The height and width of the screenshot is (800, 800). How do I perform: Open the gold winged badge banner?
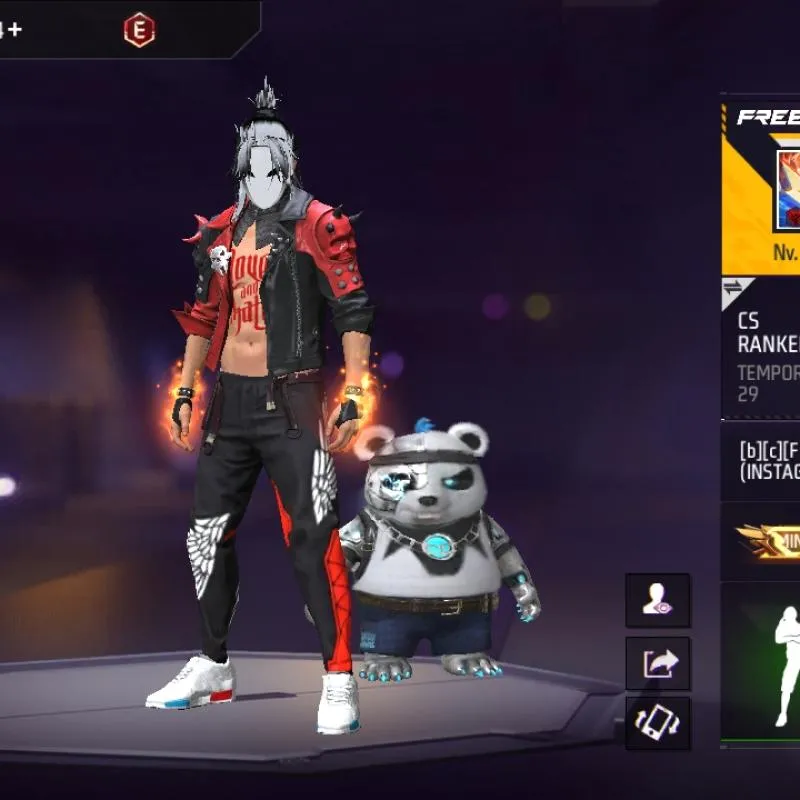(768, 541)
